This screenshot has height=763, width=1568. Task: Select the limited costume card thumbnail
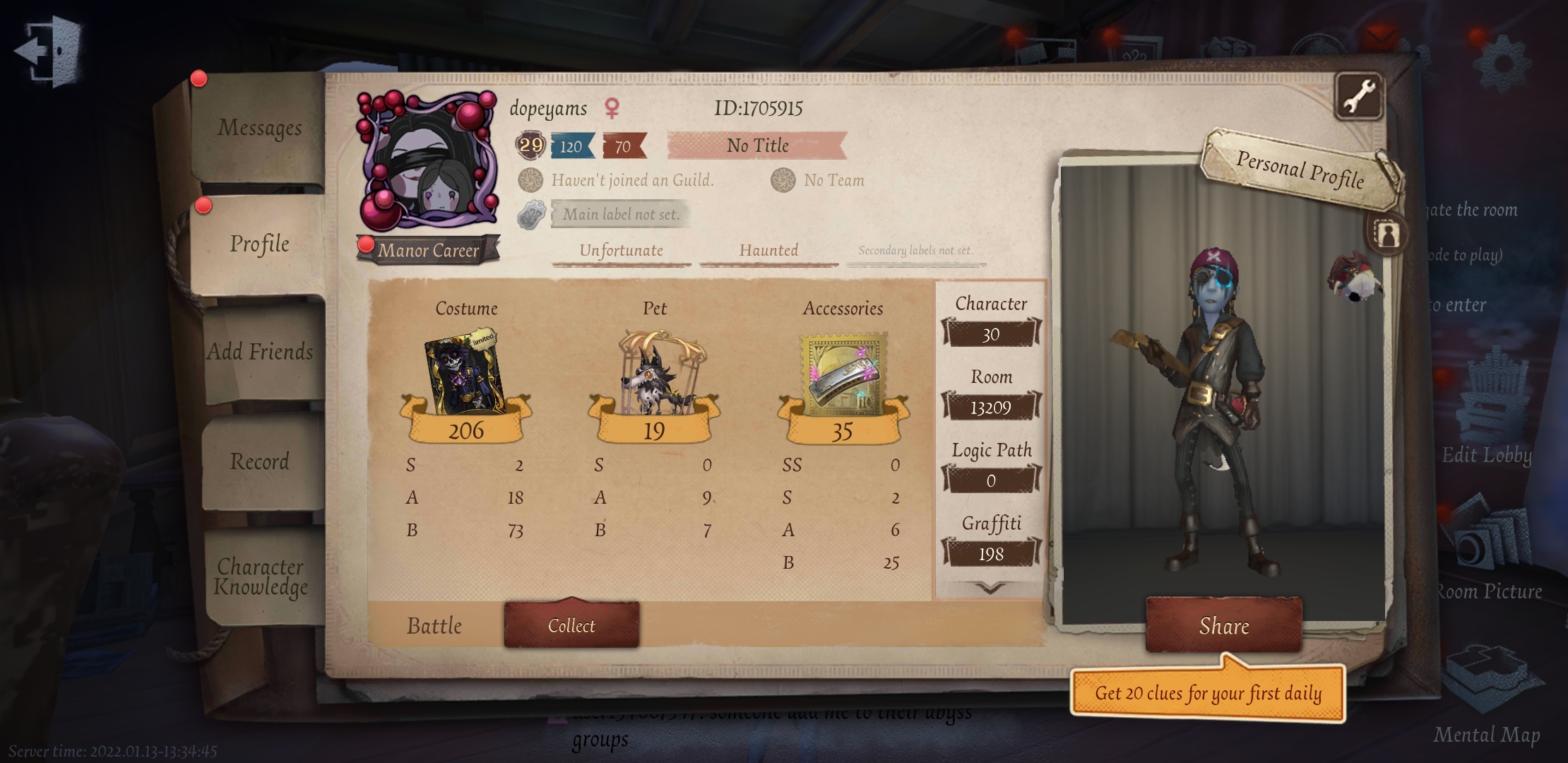[x=466, y=374]
